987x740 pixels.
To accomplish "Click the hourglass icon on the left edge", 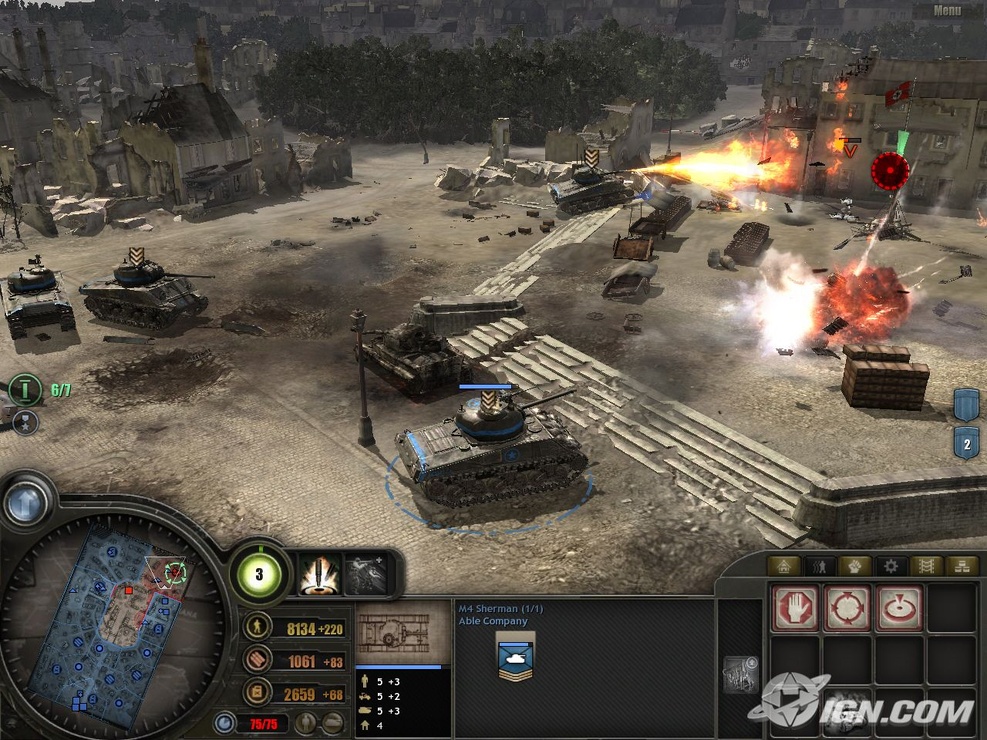I will tap(25, 422).
